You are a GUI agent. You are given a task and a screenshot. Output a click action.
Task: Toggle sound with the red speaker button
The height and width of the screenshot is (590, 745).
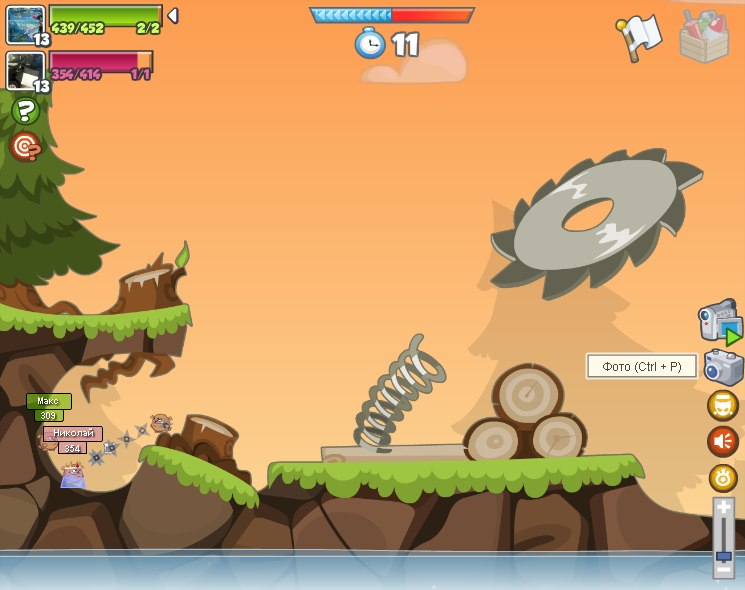tap(723, 441)
